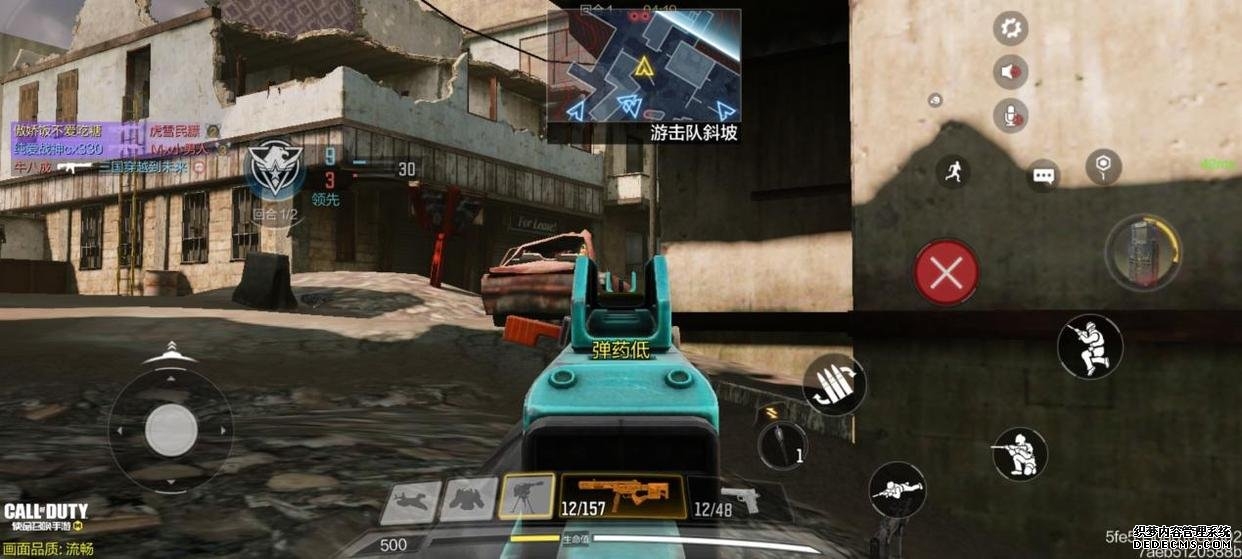The image size is (1242, 559).
Task: Activate the operator skill button
Action: 1143,253
